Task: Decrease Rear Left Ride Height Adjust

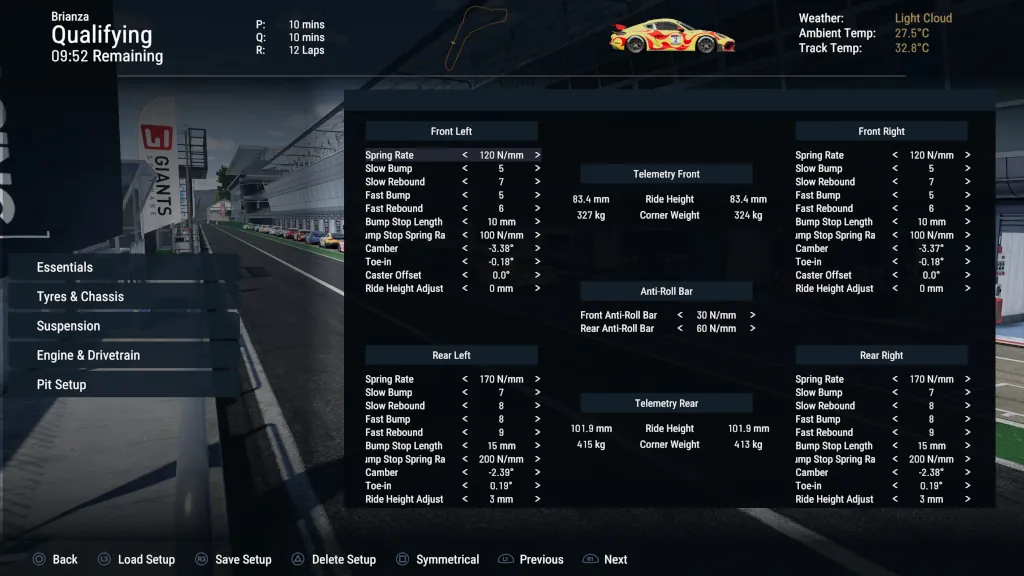Action: pyautogui.click(x=464, y=499)
